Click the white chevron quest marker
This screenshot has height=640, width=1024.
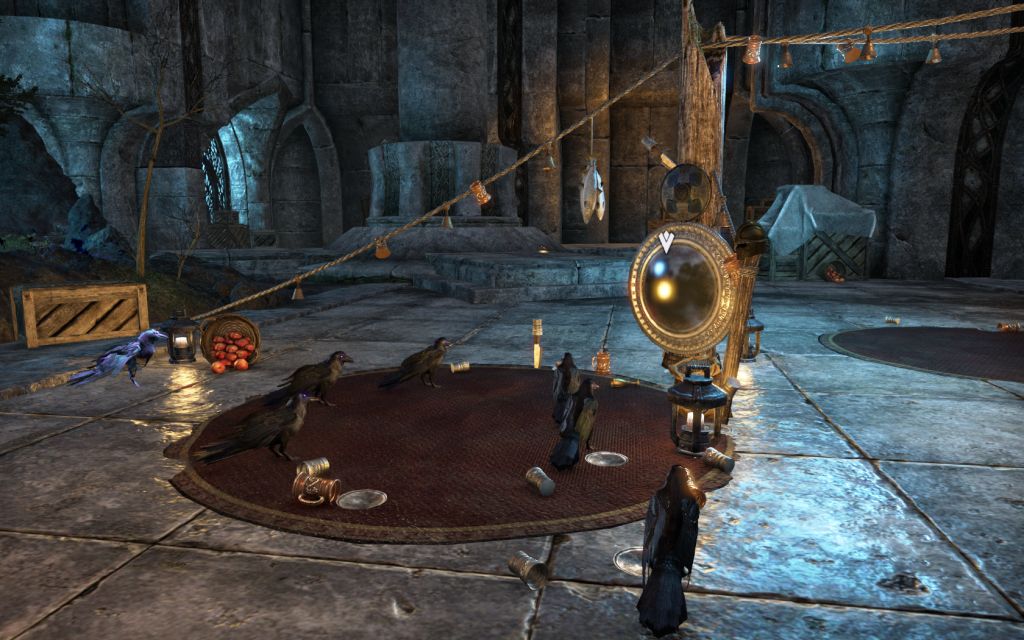666,241
